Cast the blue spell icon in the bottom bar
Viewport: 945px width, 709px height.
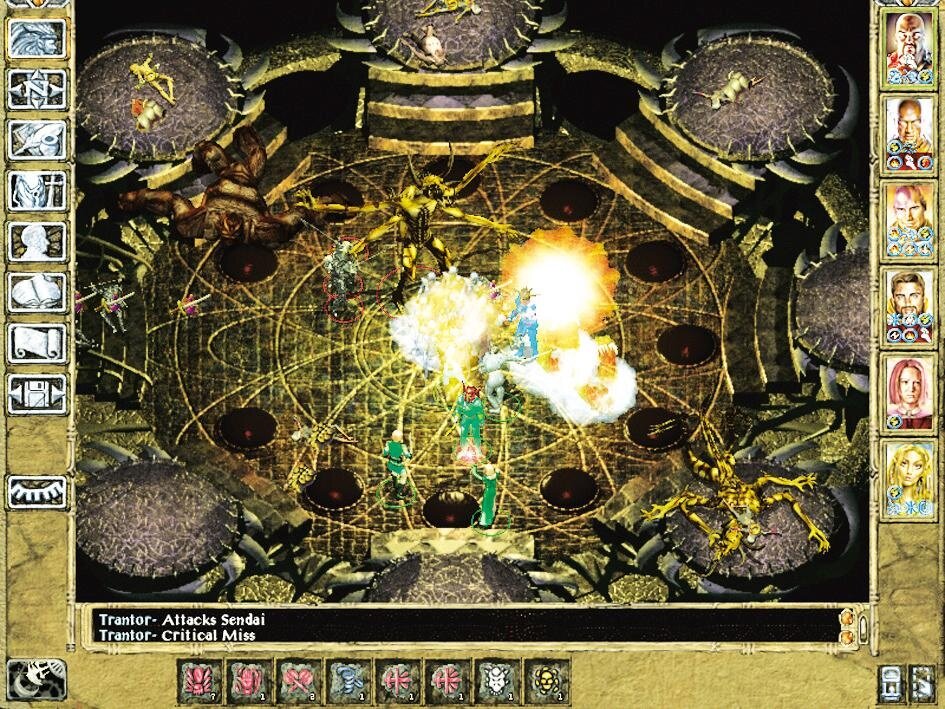[350, 680]
